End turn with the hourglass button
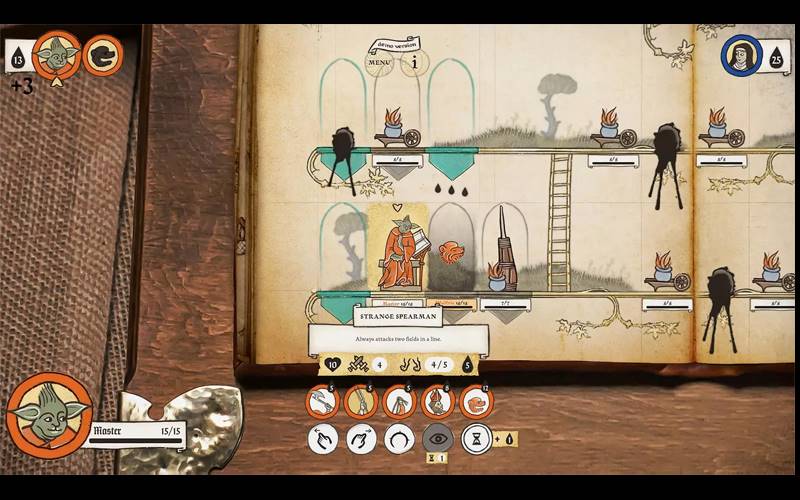Screen dimensions: 800x500 tap(477, 439)
